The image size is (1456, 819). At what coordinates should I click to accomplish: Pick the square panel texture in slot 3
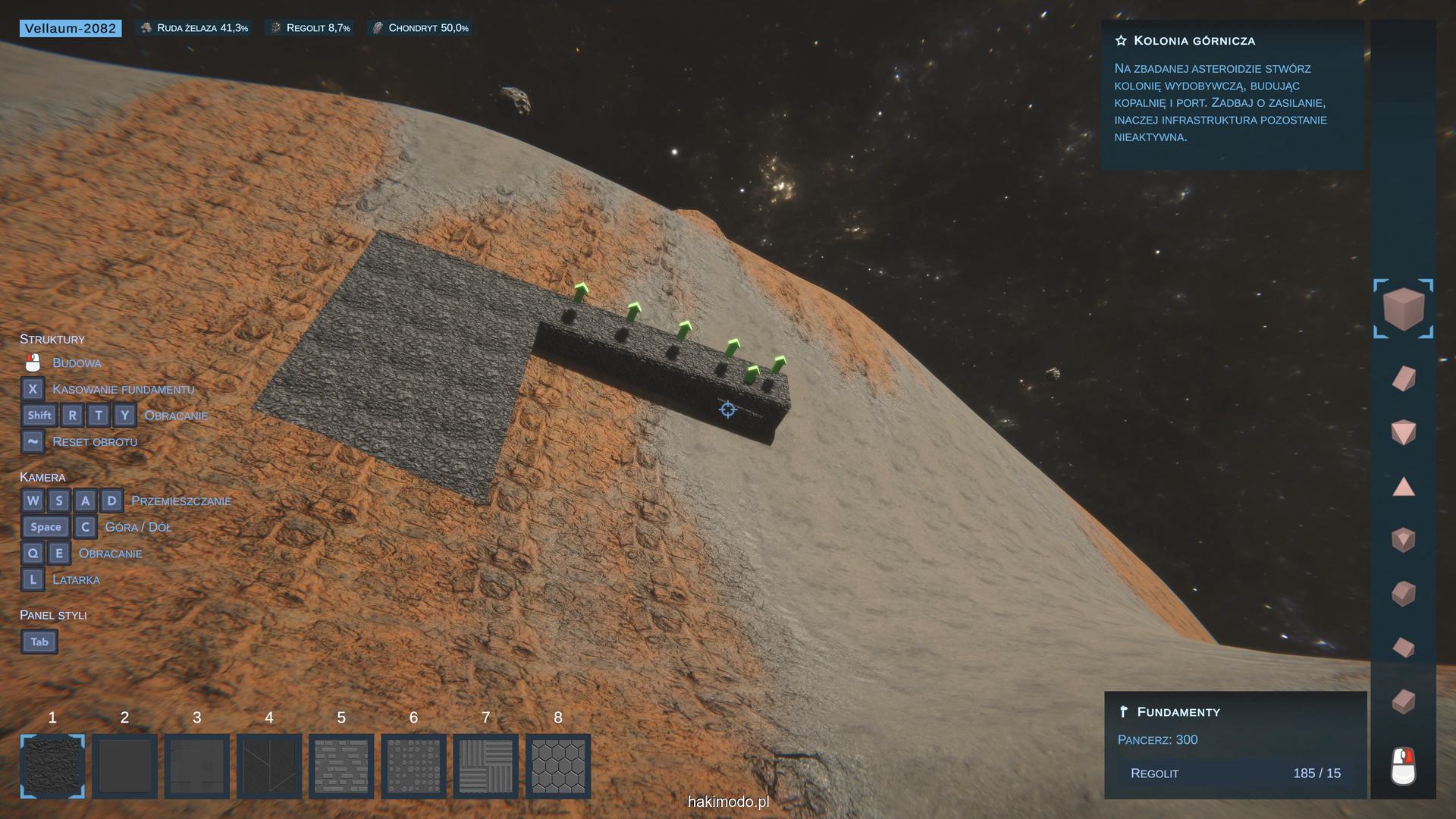tap(197, 766)
